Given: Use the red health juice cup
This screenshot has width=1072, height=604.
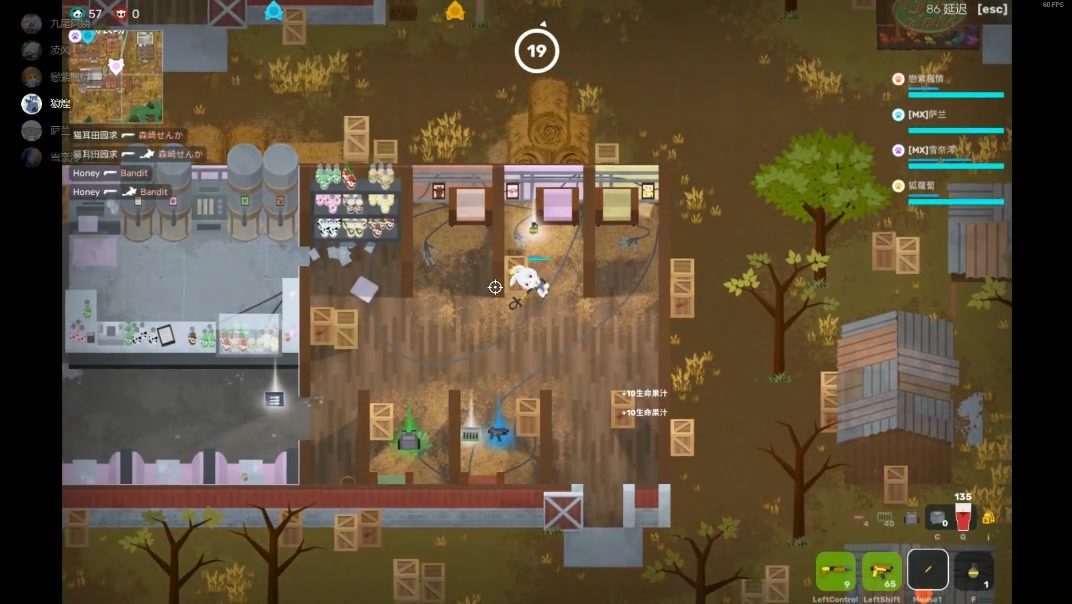Looking at the screenshot, I should [963, 517].
